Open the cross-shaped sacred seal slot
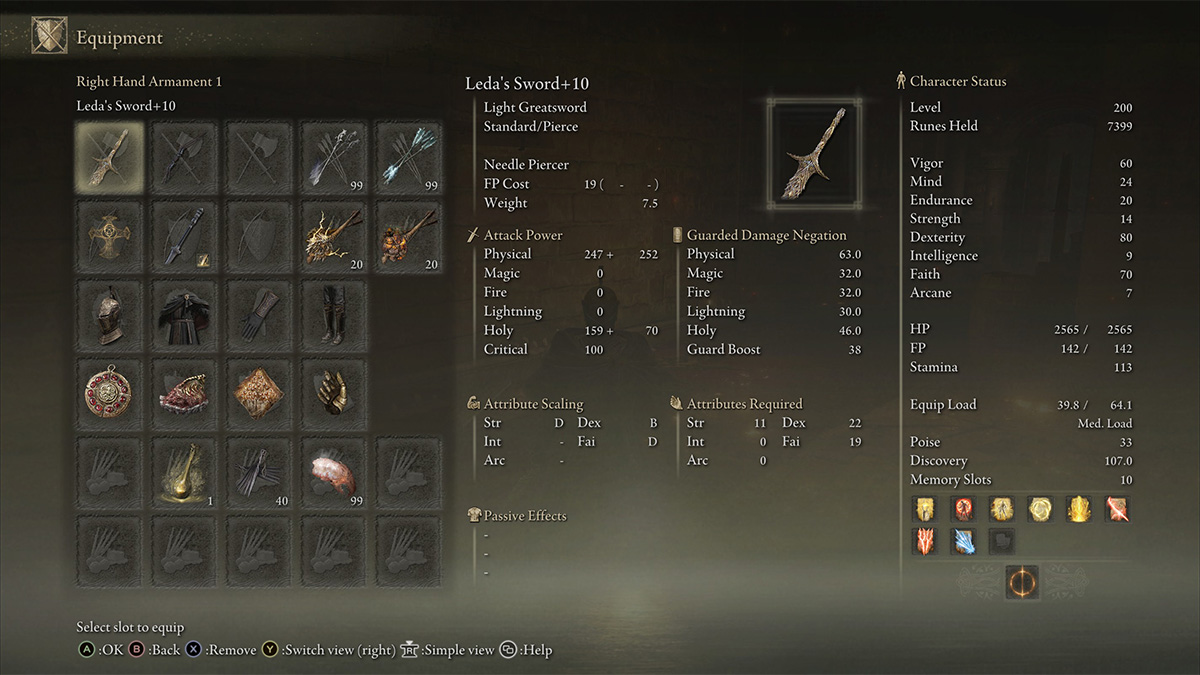This screenshot has height=675, width=1200. (x=109, y=235)
